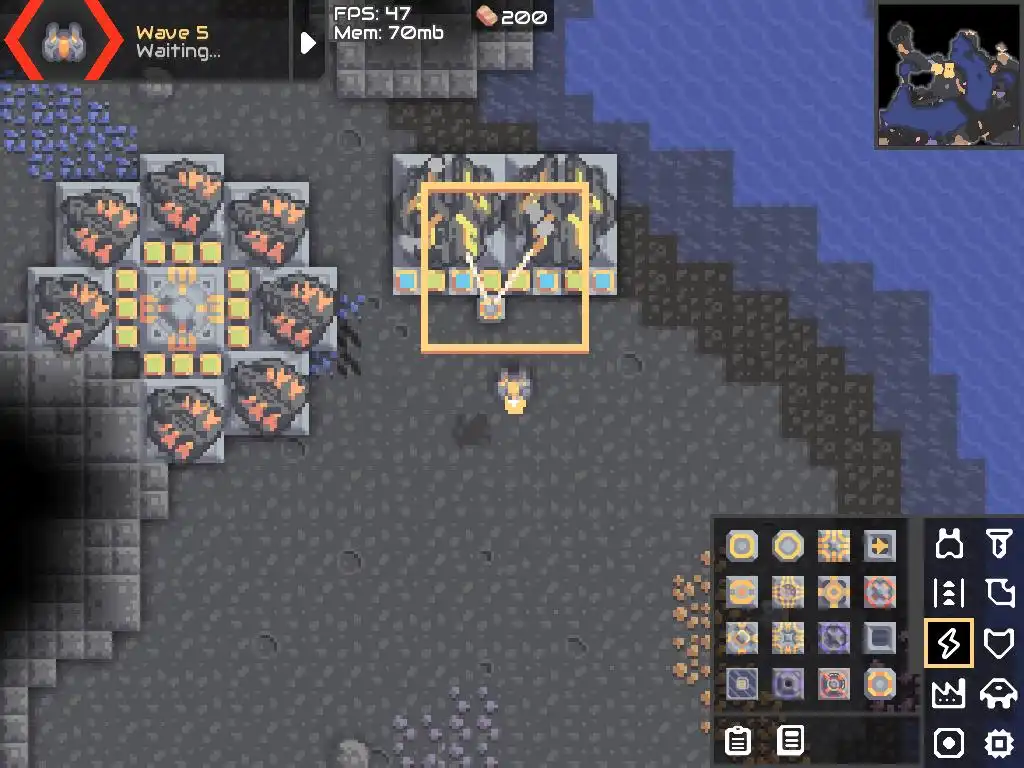Image resolution: width=1024 pixels, height=768 pixels.
Task: Switch to the drill production category
Action: (x=998, y=544)
